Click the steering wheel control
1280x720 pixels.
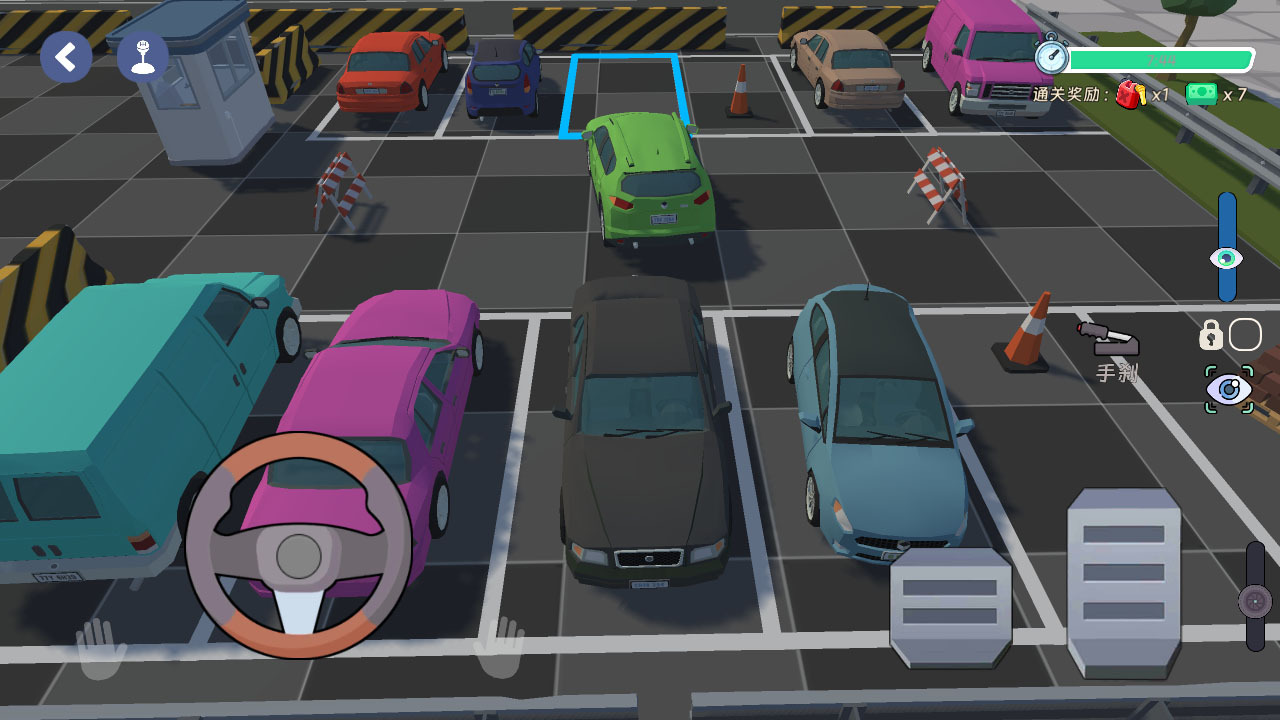click(x=299, y=546)
